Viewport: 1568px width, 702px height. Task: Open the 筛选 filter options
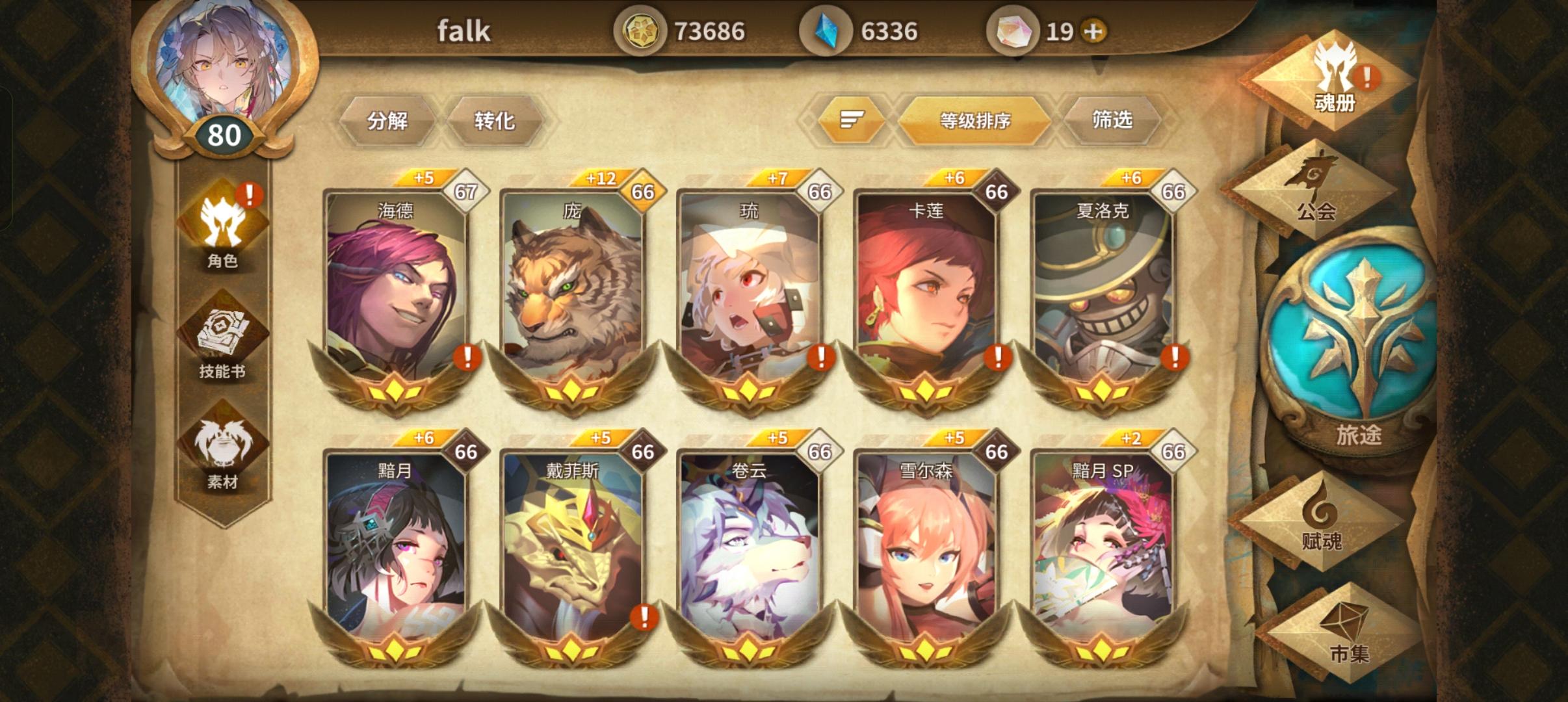1113,121
